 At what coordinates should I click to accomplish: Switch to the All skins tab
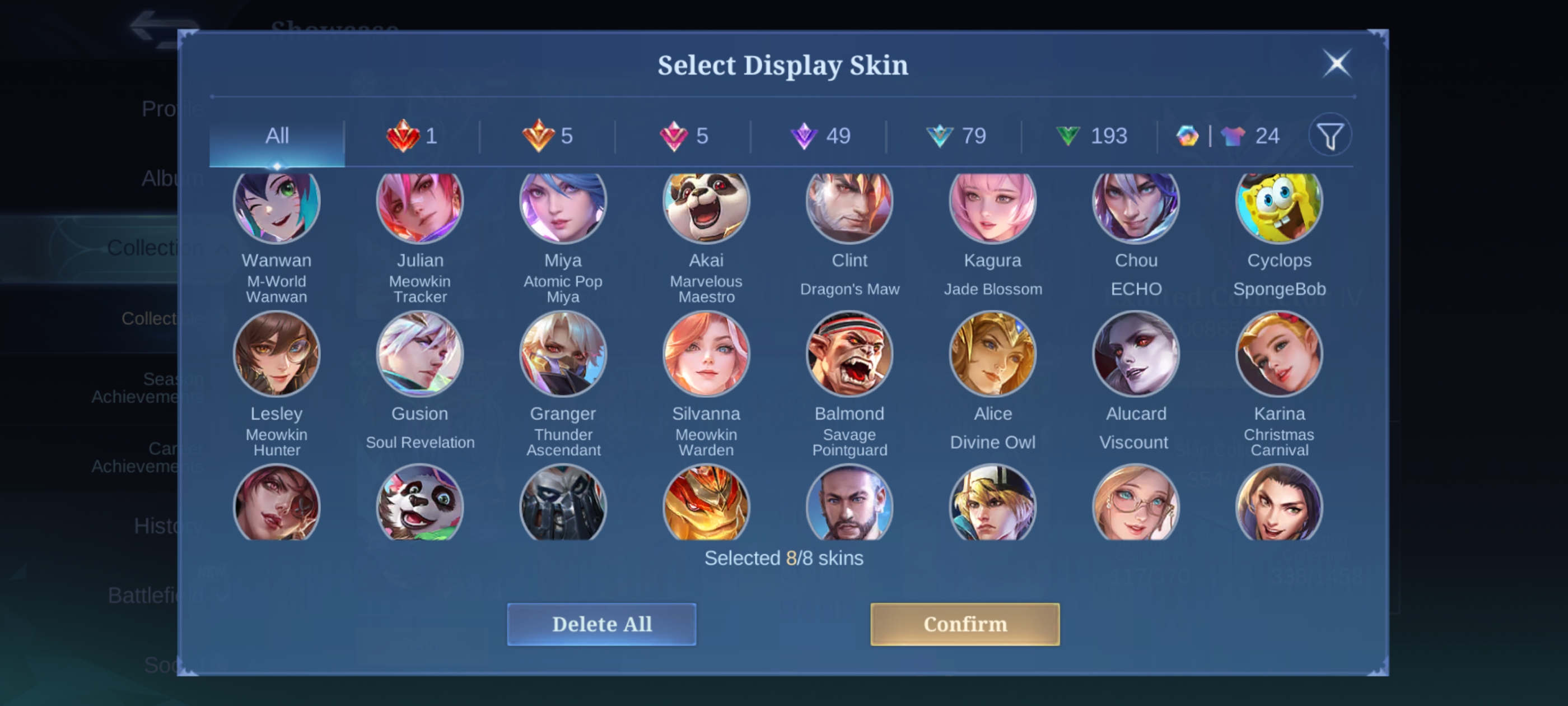tap(277, 136)
